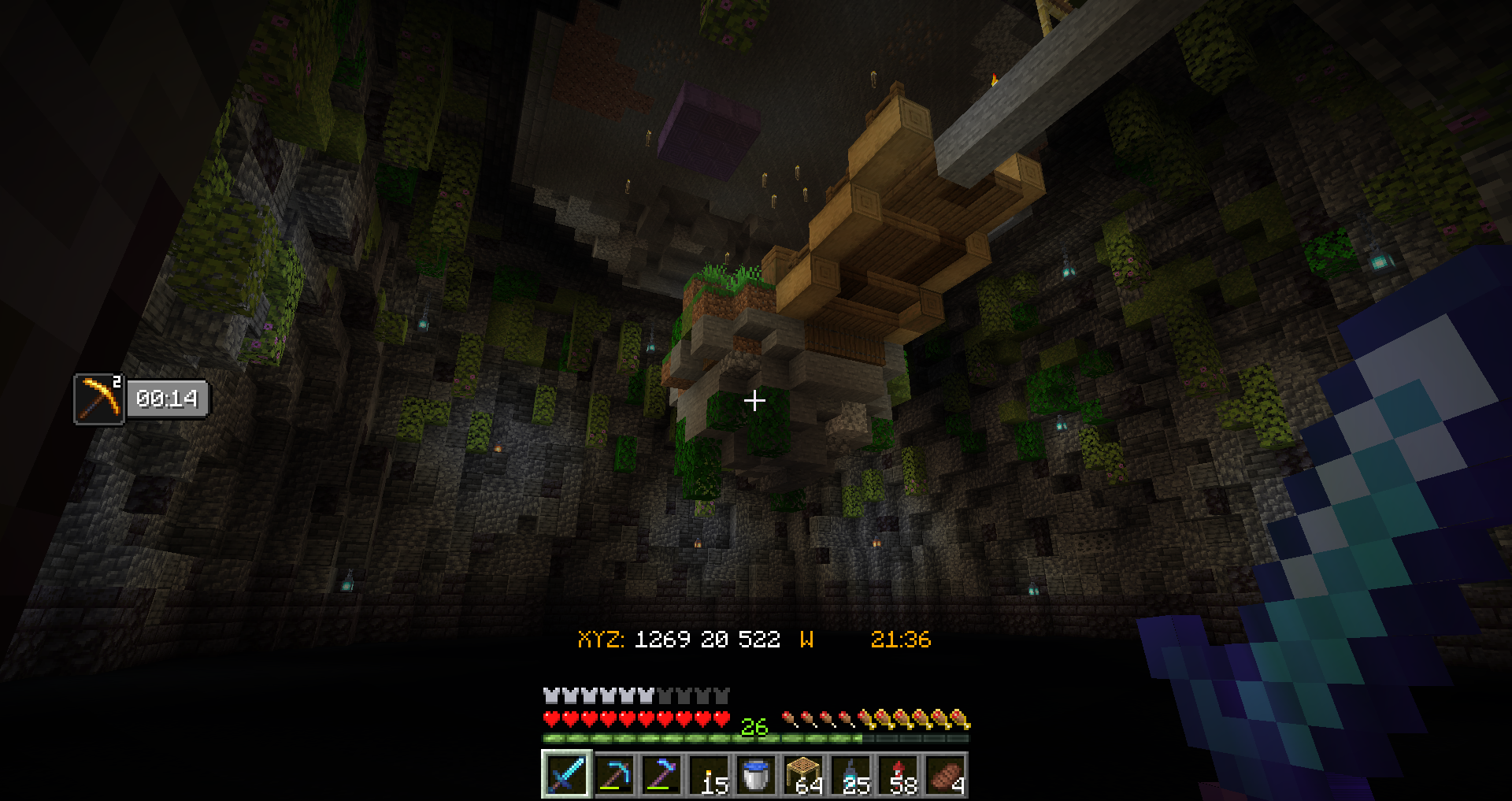The height and width of the screenshot is (801, 1512).
Task: Select the diamond hoe hotbar slot
Action: (661, 775)
